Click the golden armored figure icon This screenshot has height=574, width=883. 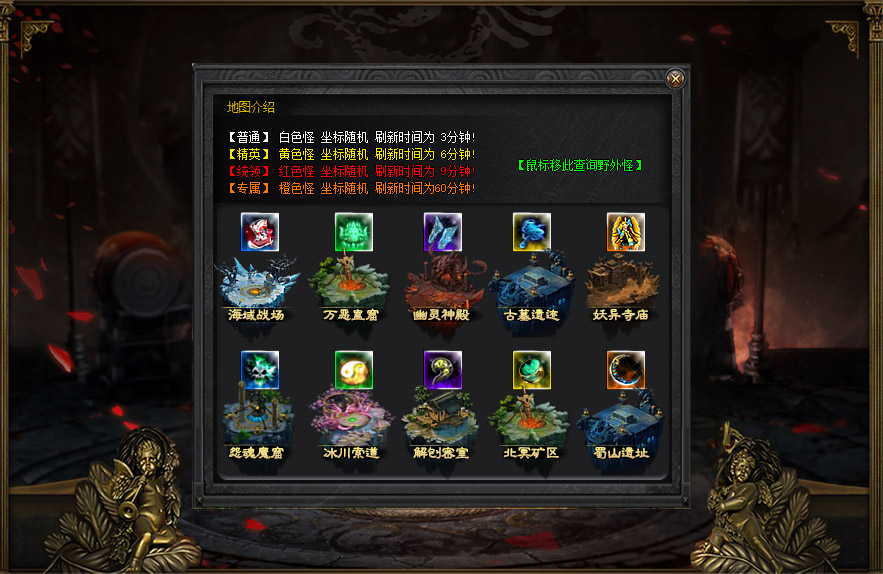[626, 232]
